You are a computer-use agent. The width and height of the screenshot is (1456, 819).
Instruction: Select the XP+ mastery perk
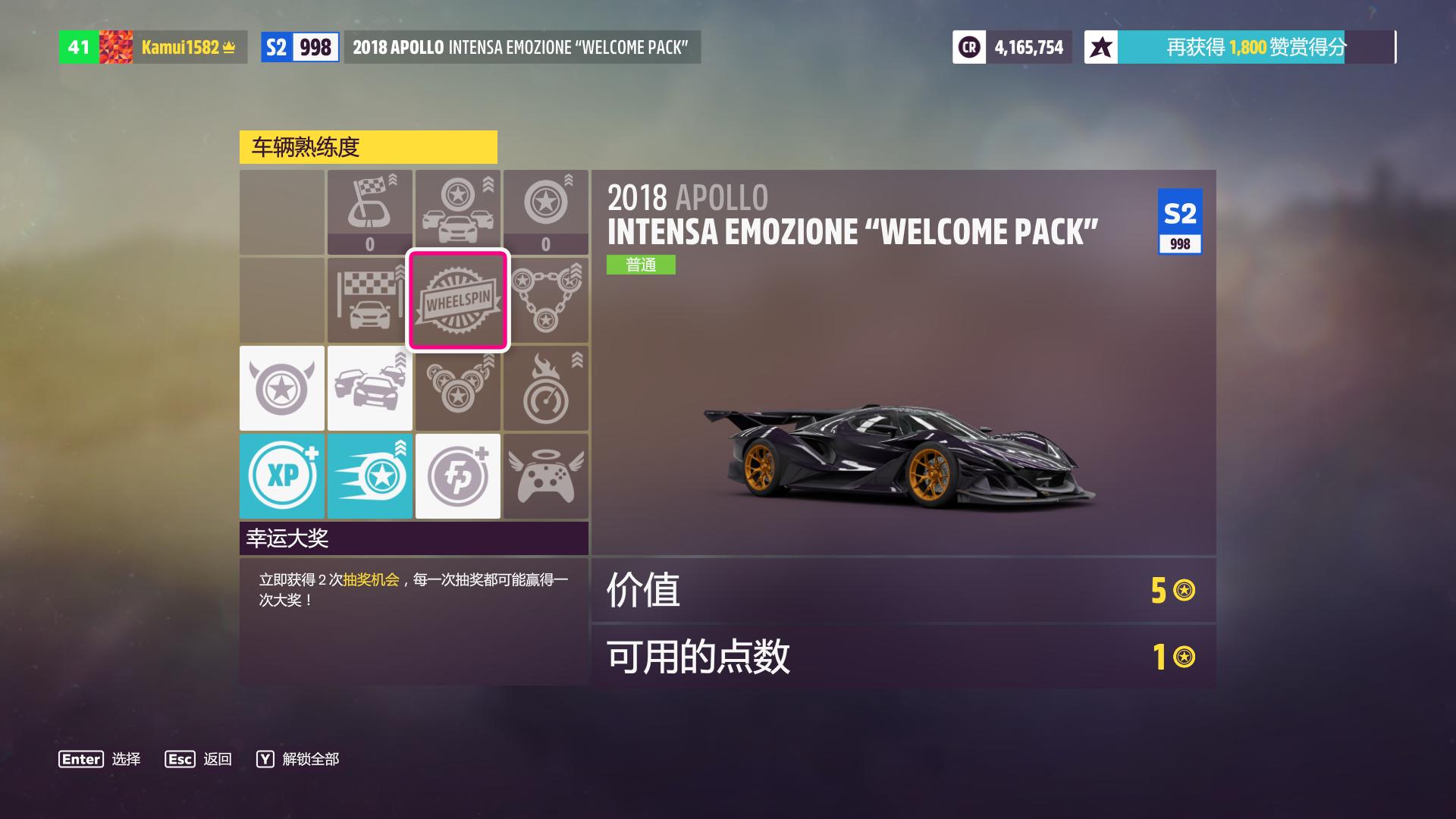281,476
